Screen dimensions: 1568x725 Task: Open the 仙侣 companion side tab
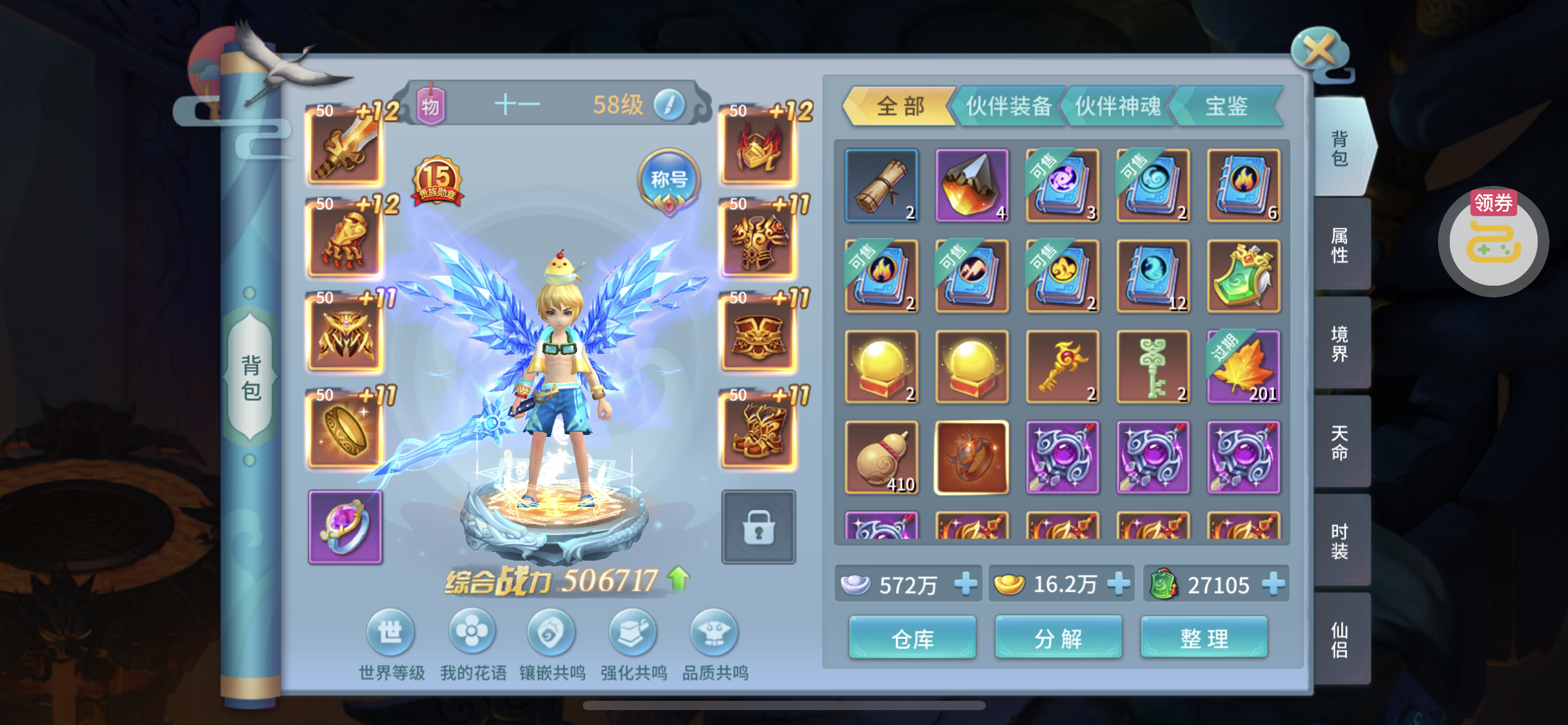pos(1340,639)
